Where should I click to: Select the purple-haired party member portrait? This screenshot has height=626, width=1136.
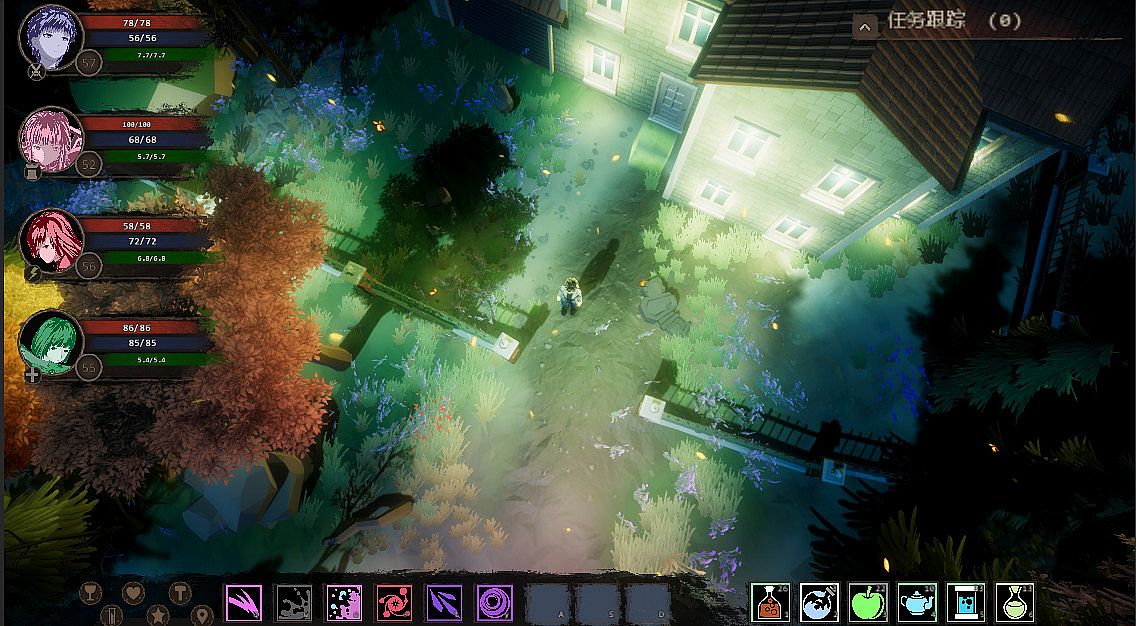pos(50,37)
